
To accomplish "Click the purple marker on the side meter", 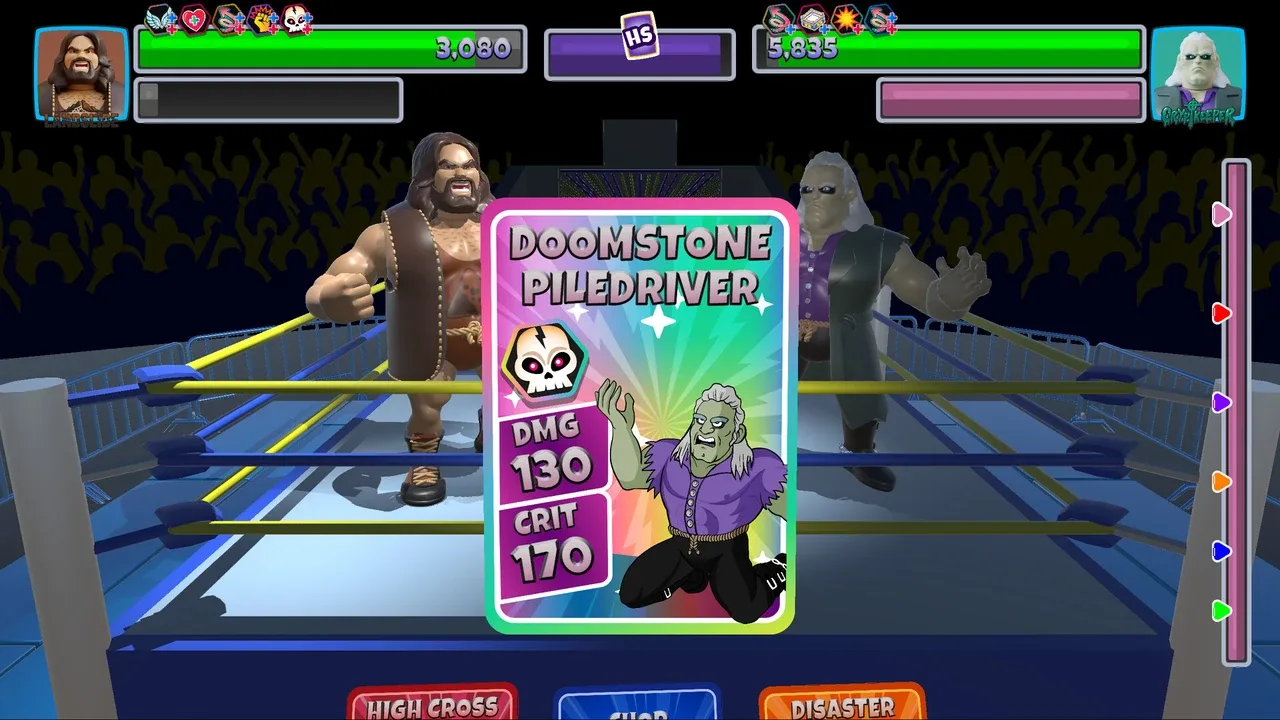I will 1221,402.
